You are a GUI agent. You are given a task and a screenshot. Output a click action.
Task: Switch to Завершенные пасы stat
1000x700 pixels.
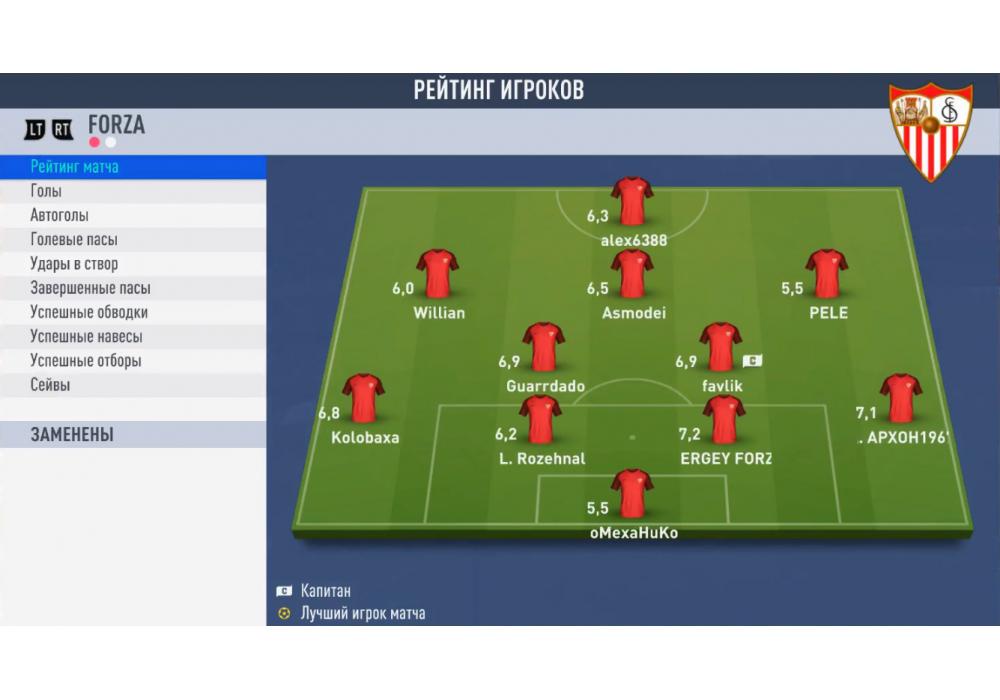(132, 288)
